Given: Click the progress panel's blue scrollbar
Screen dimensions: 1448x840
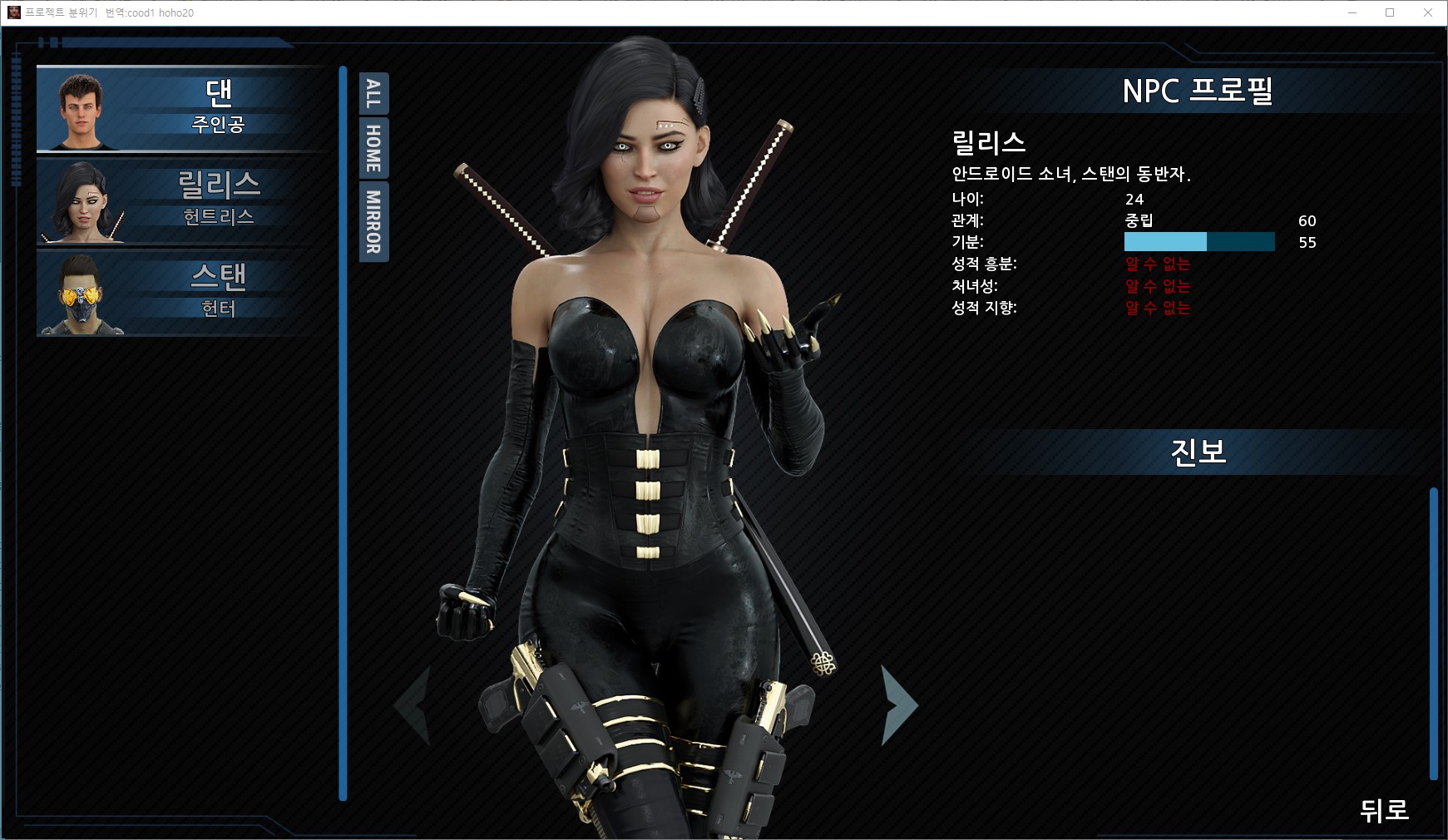Looking at the screenshot, I should [1433, 633].
